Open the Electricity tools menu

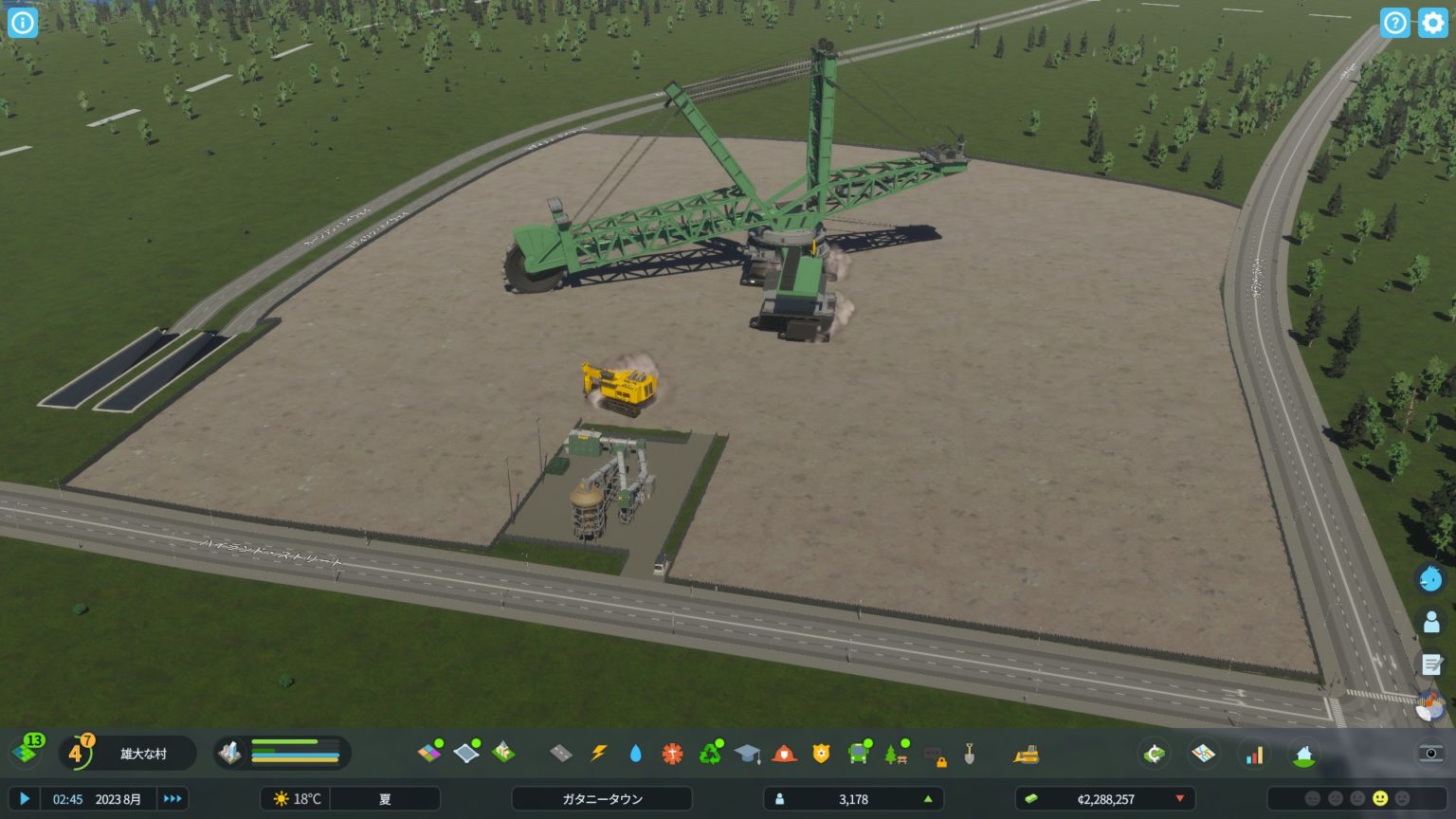(x=598, y=754)
